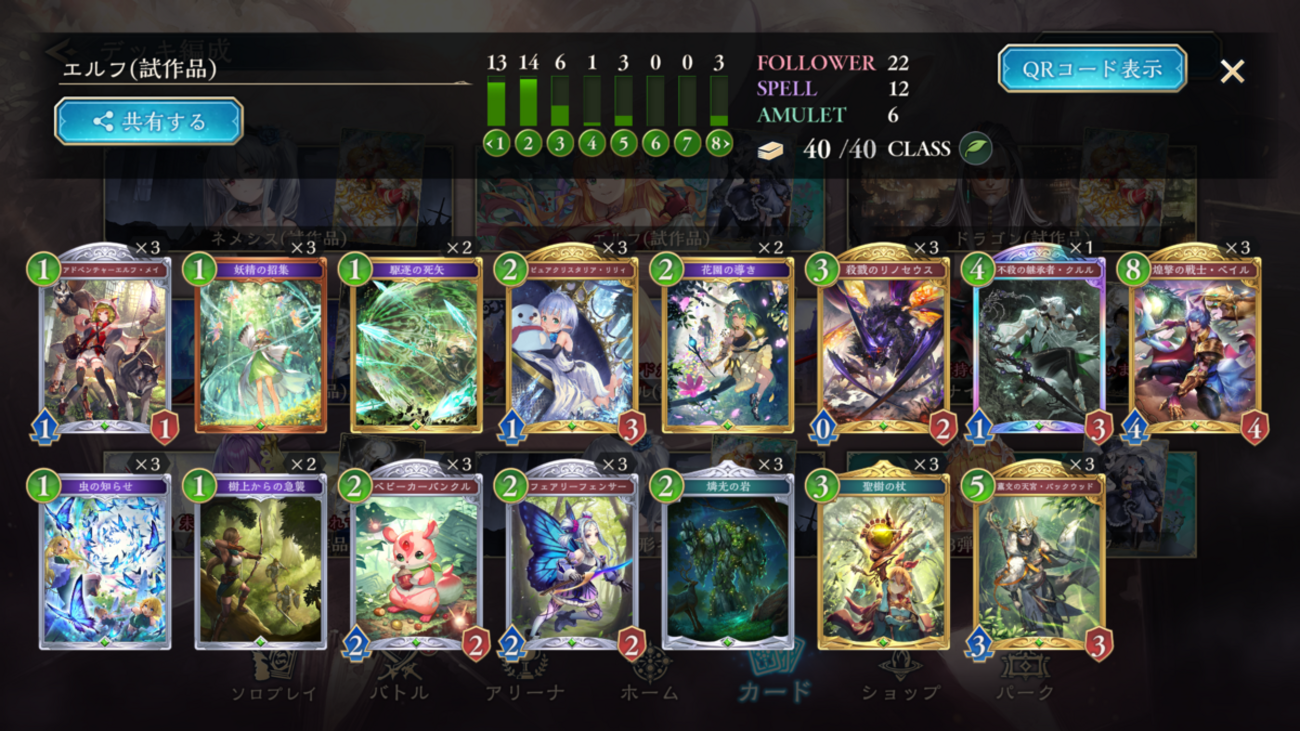1300x731 pixels.
Task: Inspect the 聖樹の杖 amulet card
Action: [x=884, y=562]
